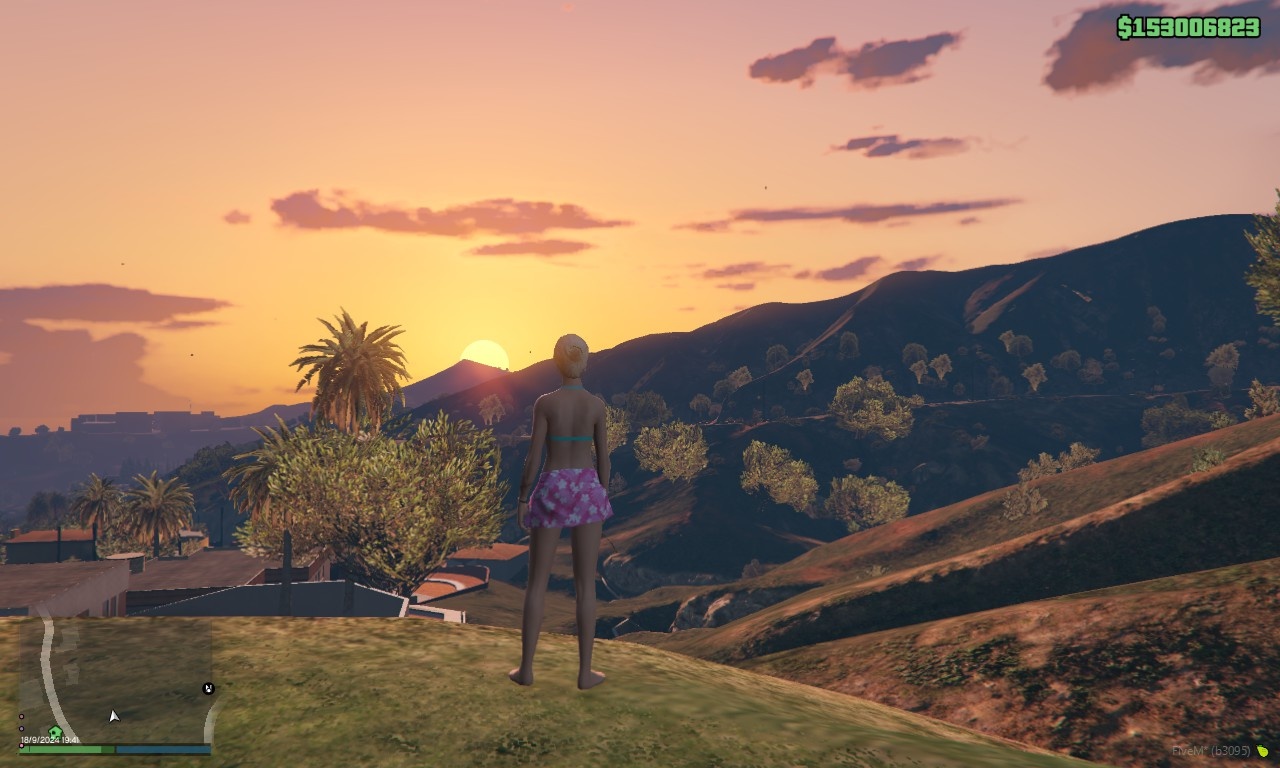This screenshot has height=768, width=1280.
Task: Click the standing character in the pink skirt
Action: [x=567, y=500]
